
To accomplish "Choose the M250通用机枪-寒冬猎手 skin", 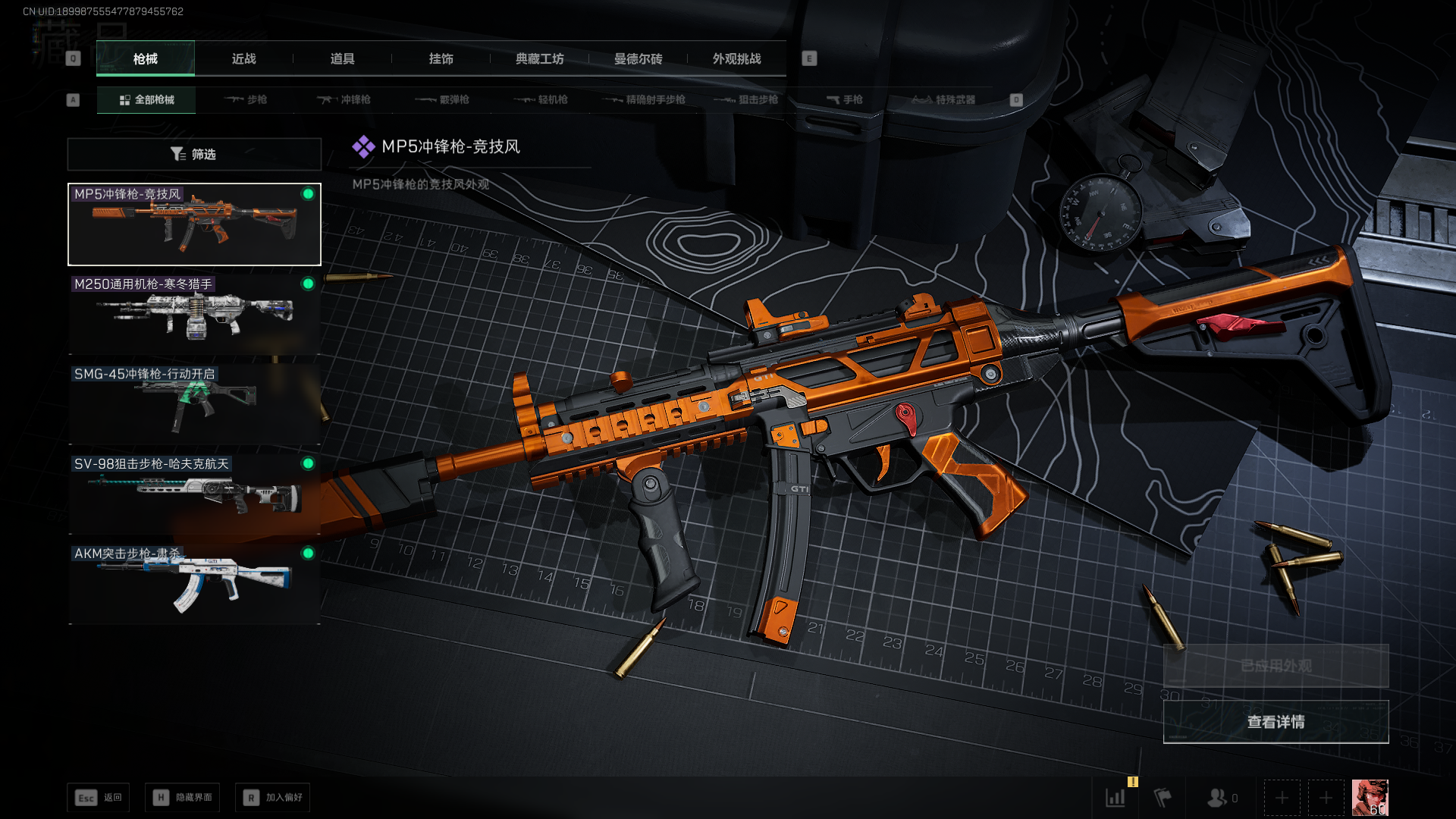I will pyautogui.click(x=194, y=314).
